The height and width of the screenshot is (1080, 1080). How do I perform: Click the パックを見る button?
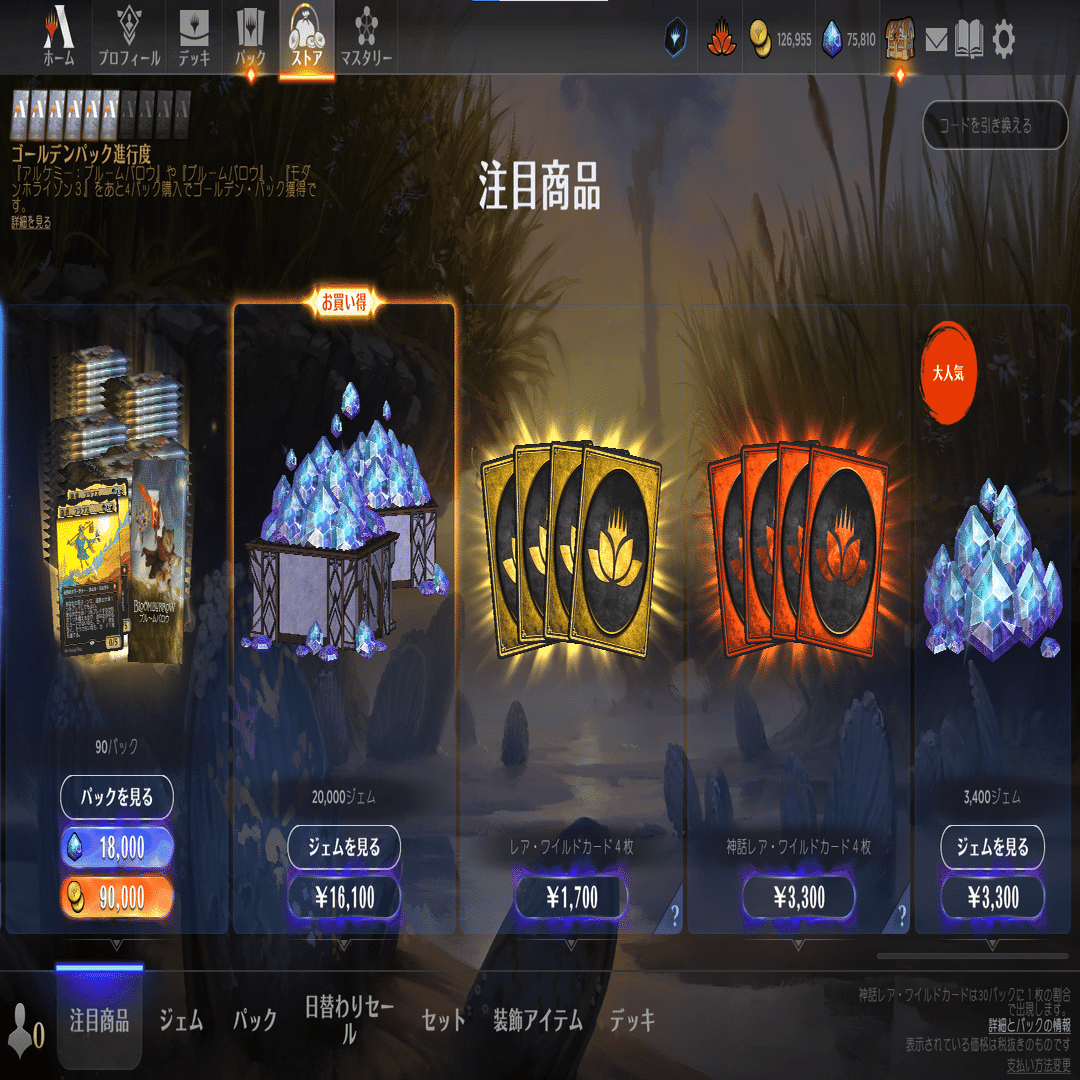coord(117,797)
